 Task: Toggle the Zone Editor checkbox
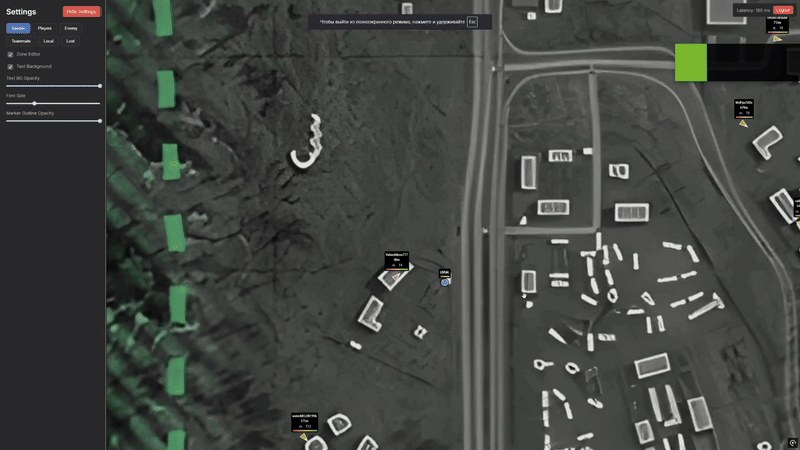(x=10, y=54)
